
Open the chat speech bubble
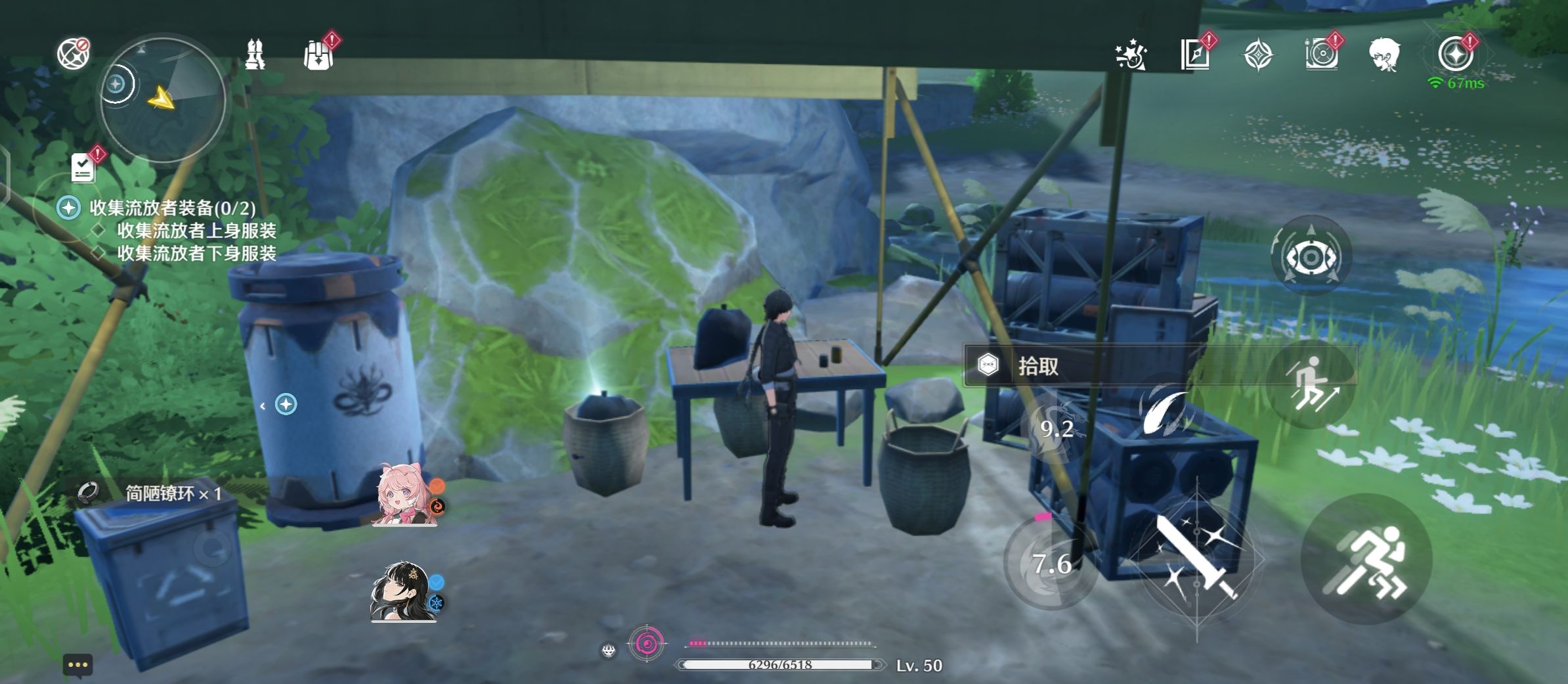pyautogui.click(x=77, y=665)
